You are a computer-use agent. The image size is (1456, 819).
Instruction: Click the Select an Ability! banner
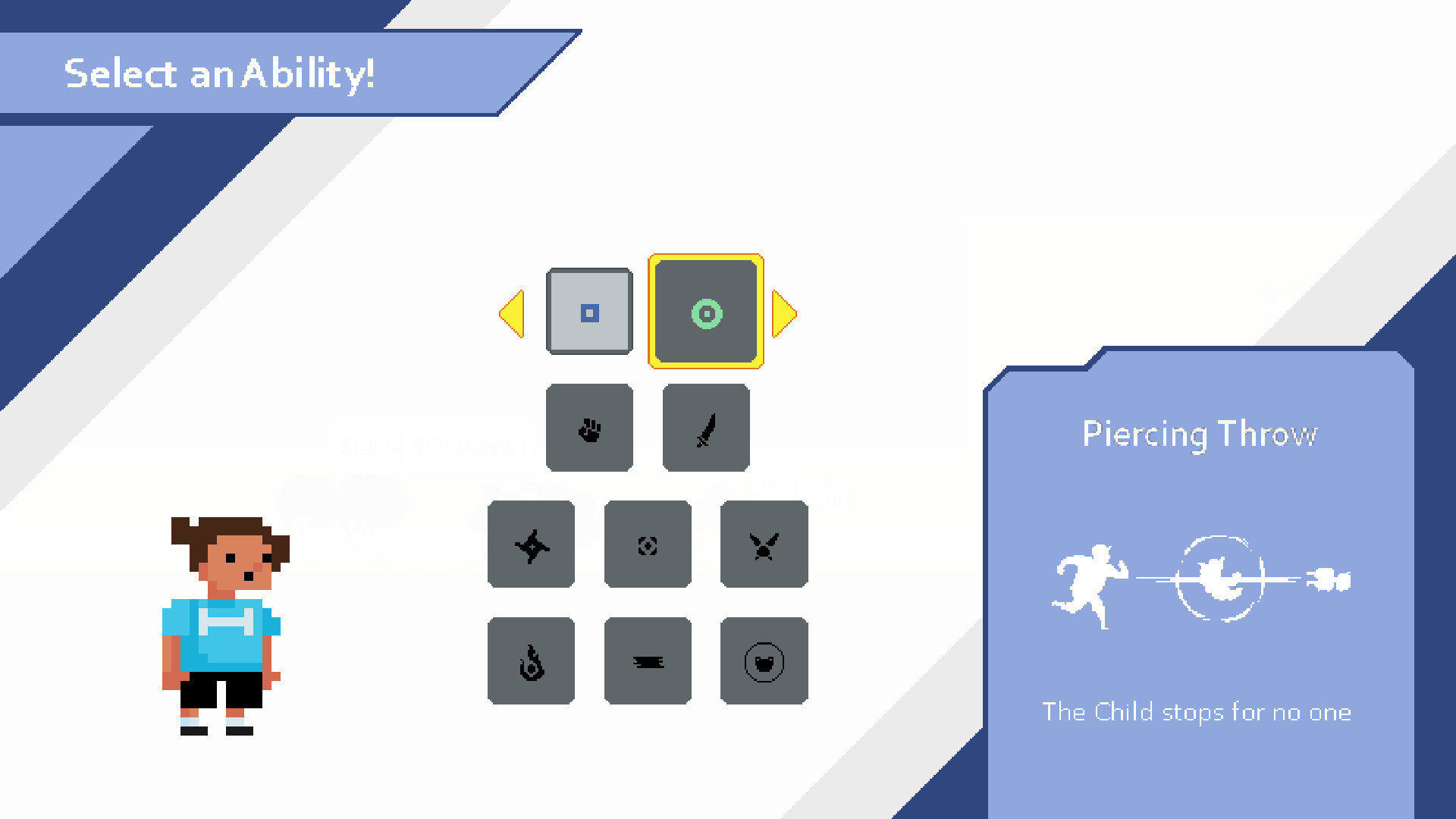pyautogui.click(x=220, y=74)
